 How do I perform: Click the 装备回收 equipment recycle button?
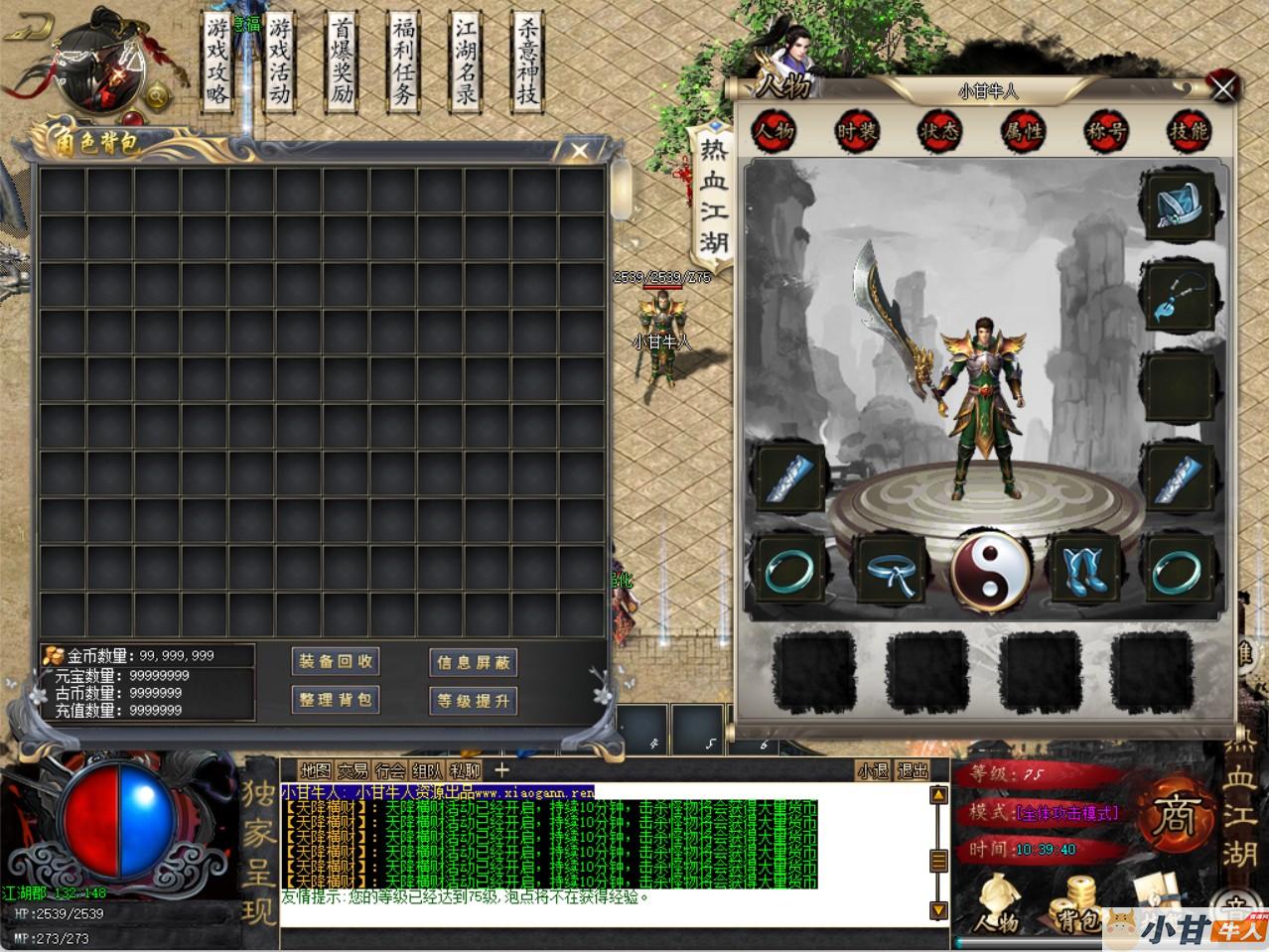[336, 662]
